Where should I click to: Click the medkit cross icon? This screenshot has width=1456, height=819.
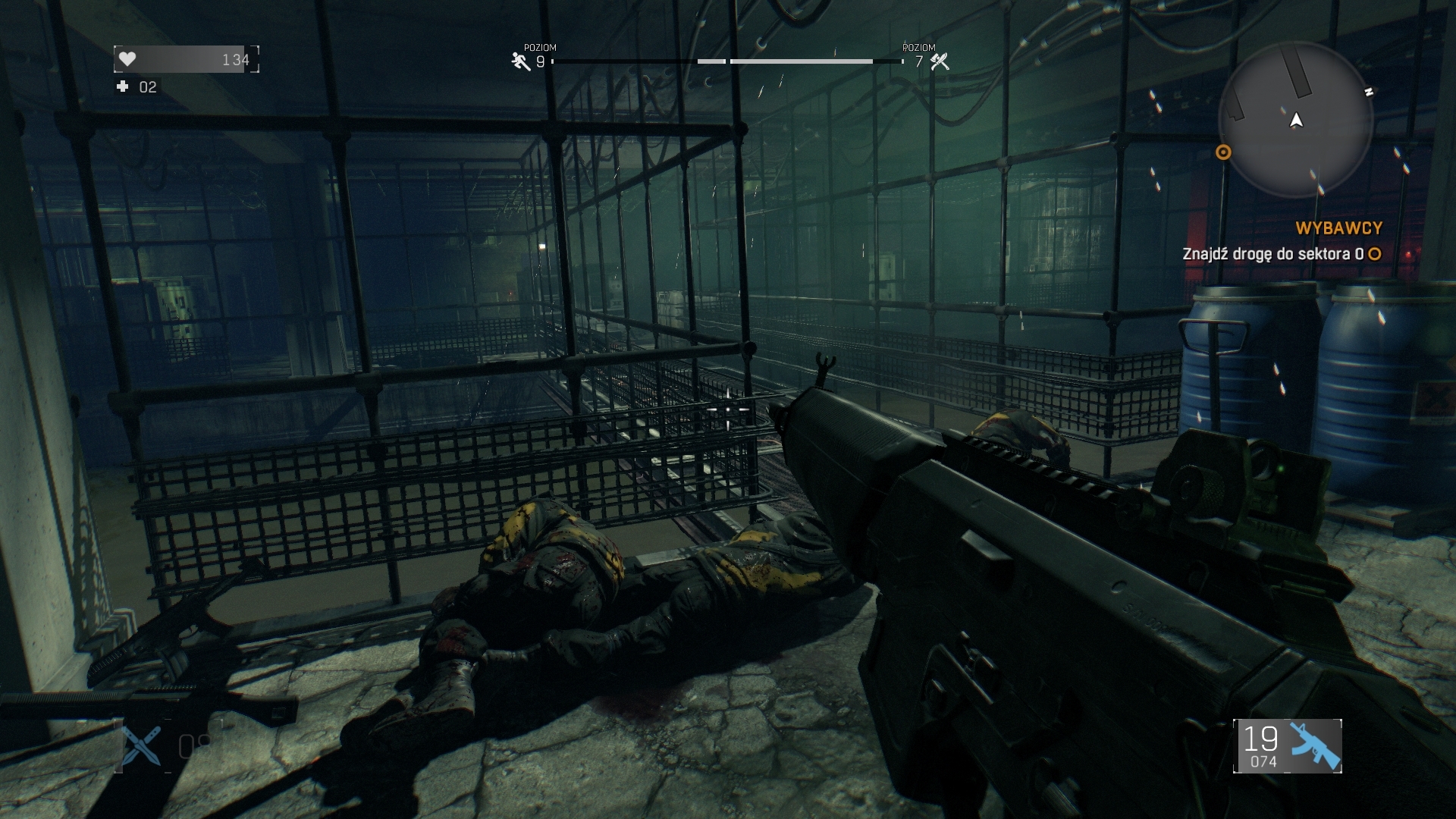(x=122, y=87)
